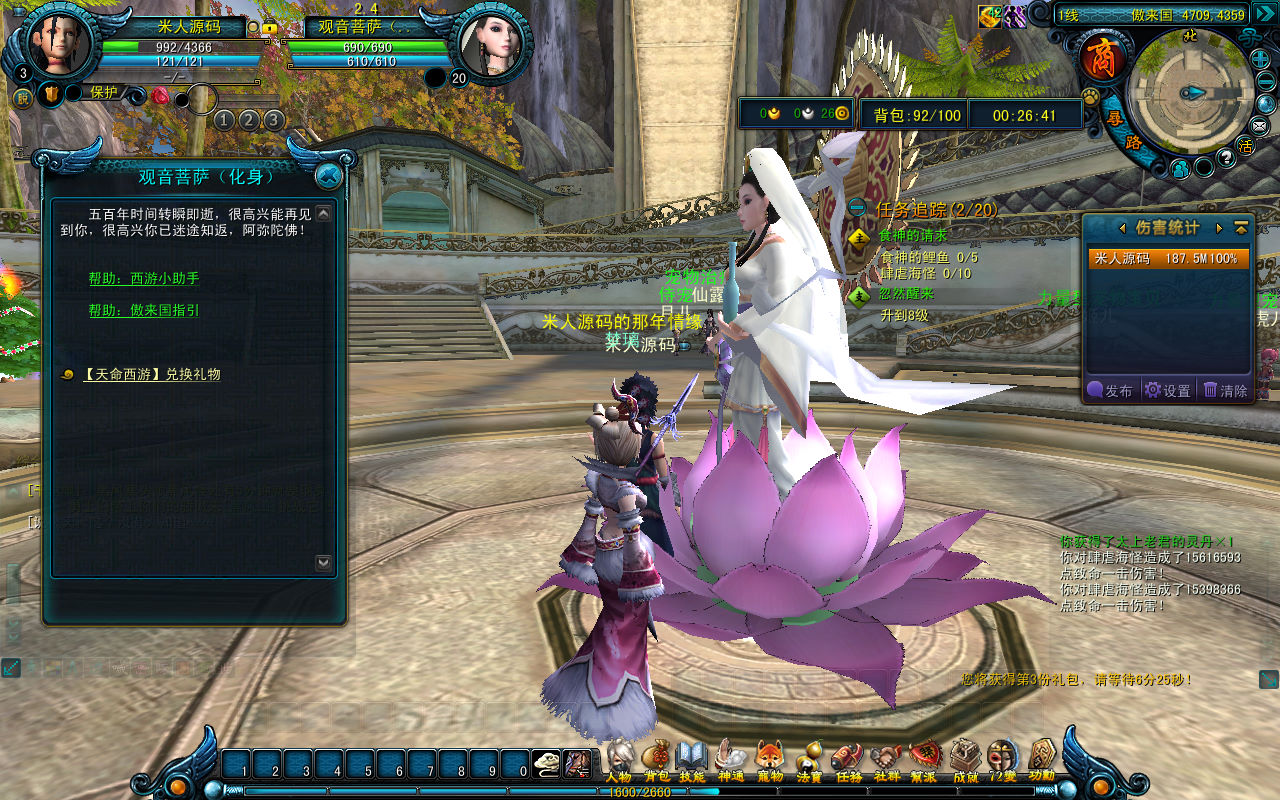
Task: Click the 发布 button in damage statistics
Action: pyautogui.click(x=1111, y=391)
